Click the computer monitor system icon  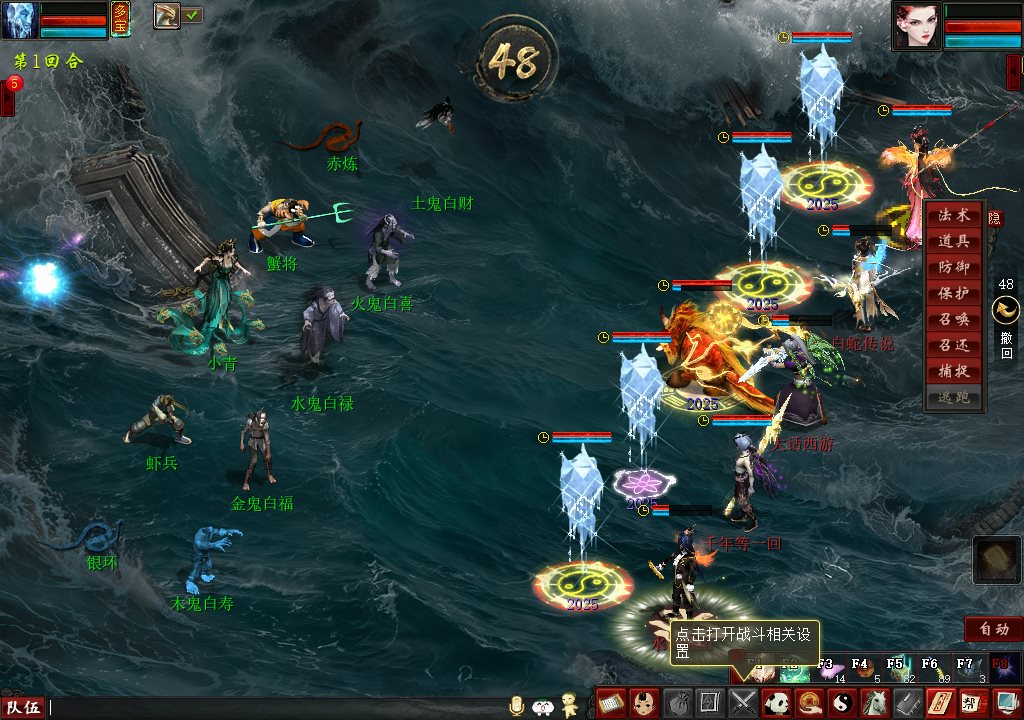click(1006, 703)
